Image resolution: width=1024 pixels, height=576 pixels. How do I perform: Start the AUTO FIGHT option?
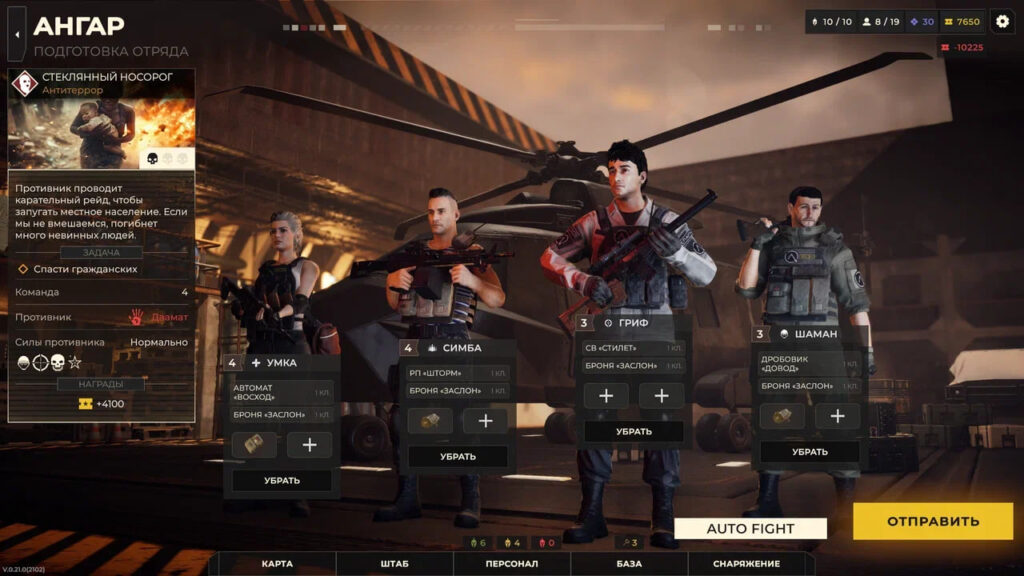point(750,529)
